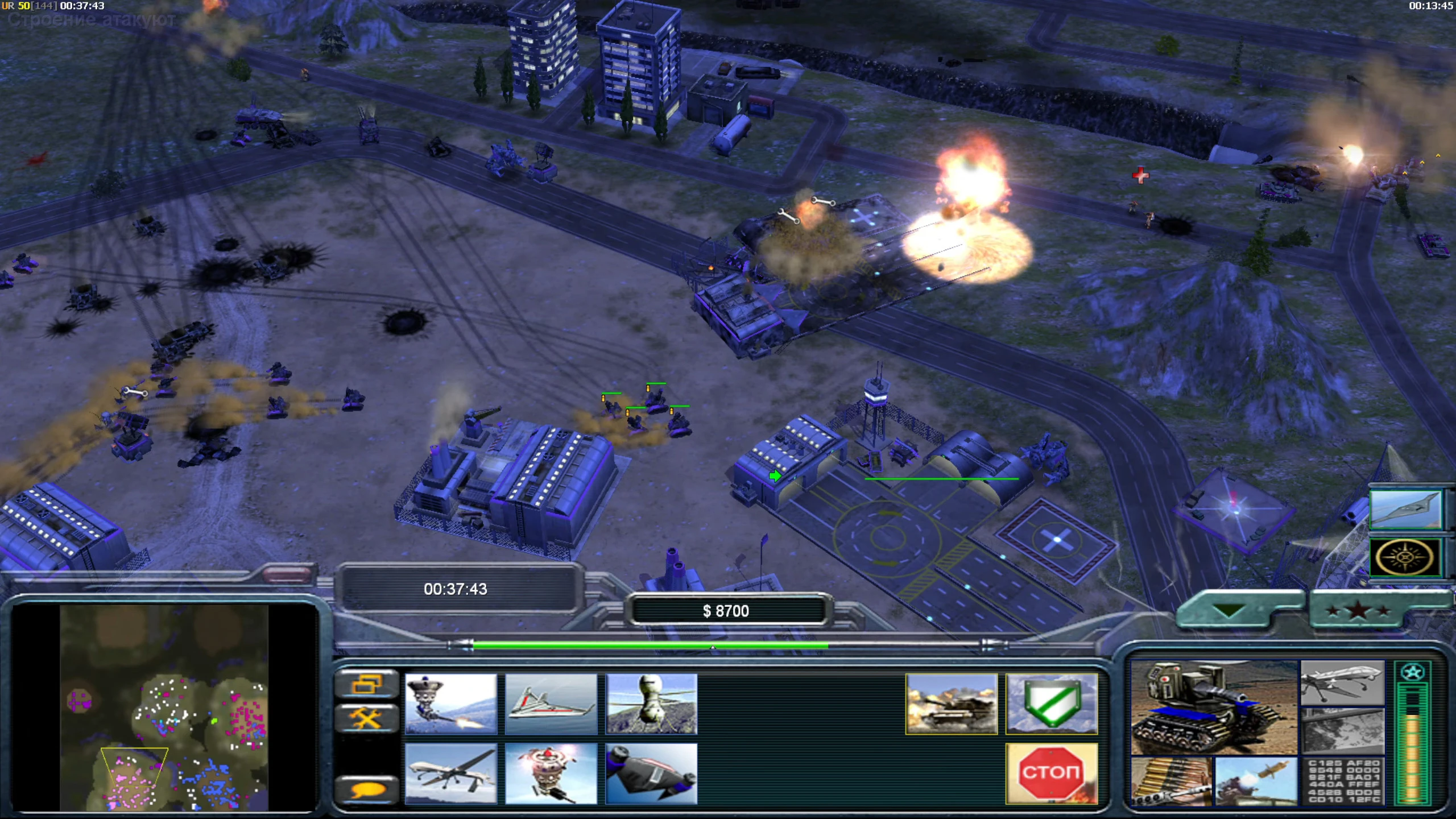Queue an Aurora-style stealth drone unit
1456x819 pixels.
pyautogui.click(x=551, y=705)
